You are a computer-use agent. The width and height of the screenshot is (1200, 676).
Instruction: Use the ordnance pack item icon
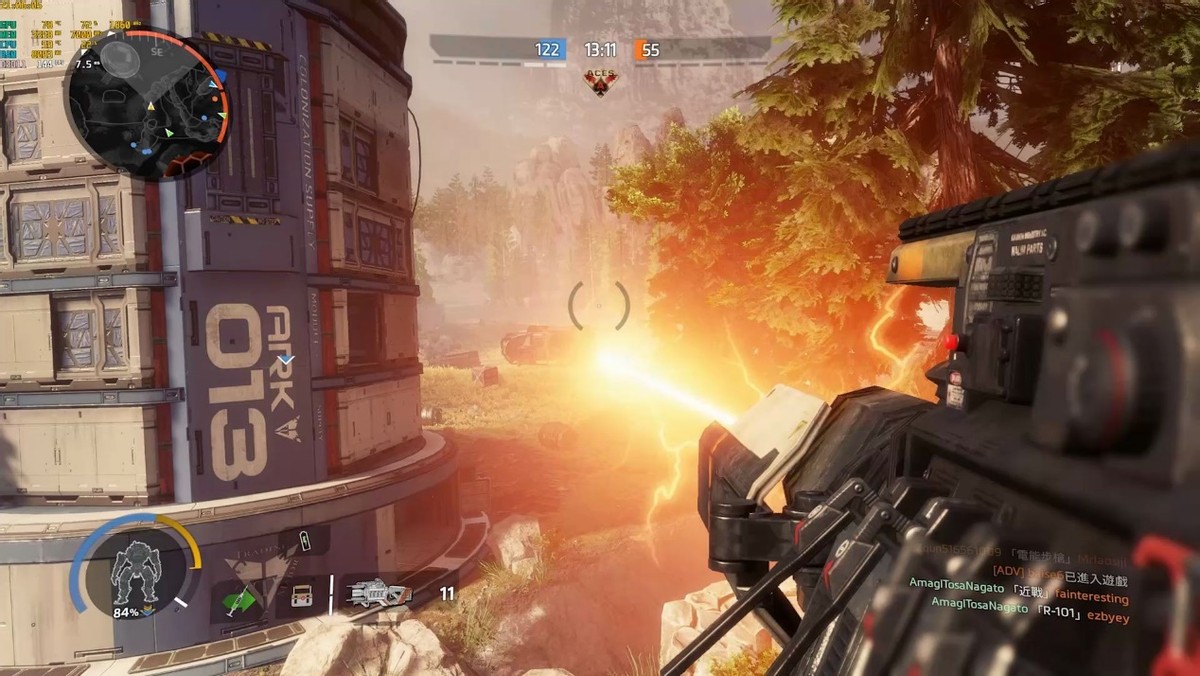pos(299,596)
